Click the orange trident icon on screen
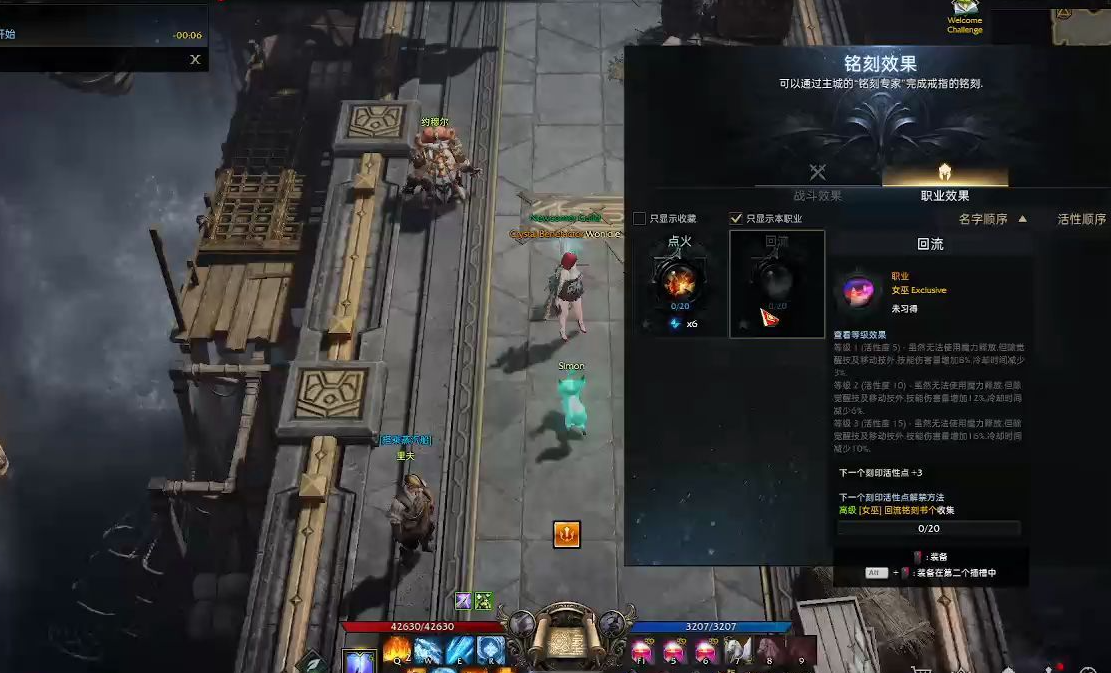 (x=566, y=534)
